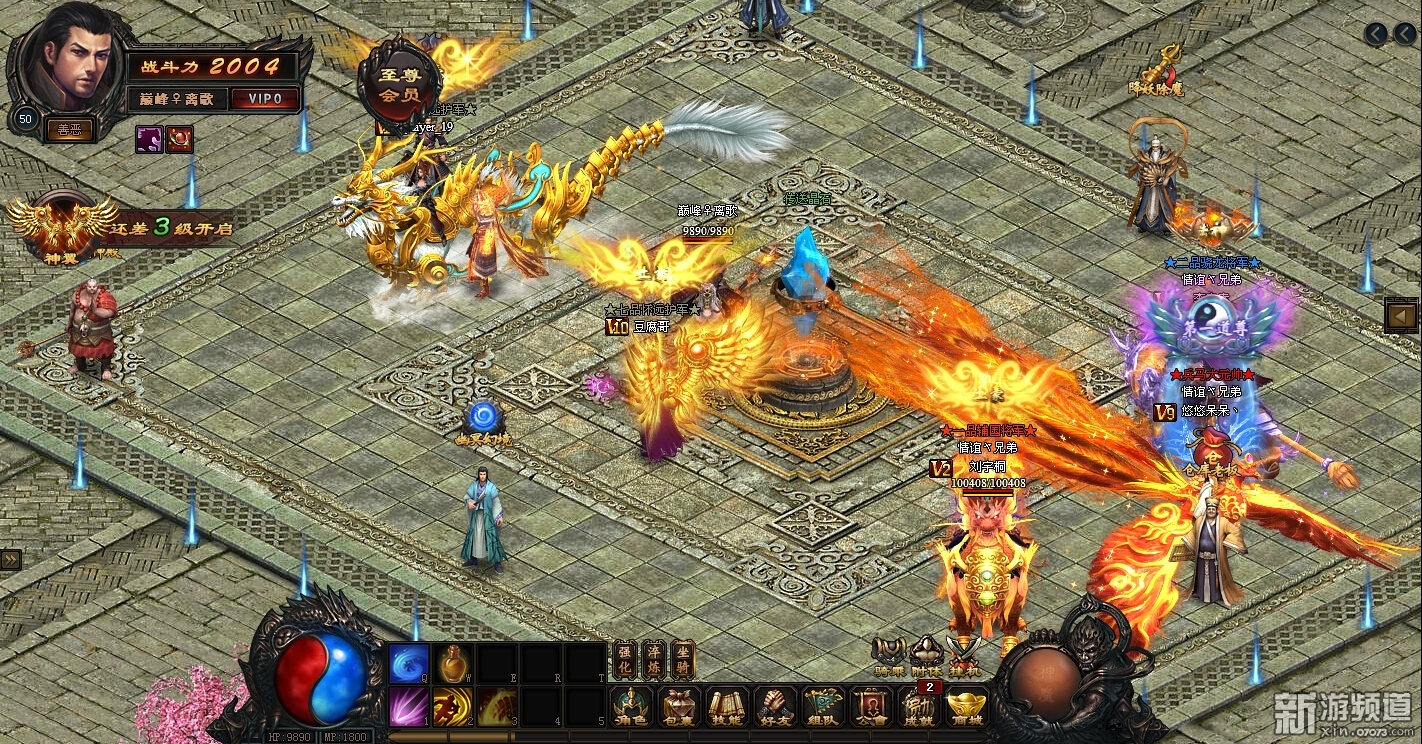Open the 公会 guild panel
This screenshot has width=1422, height=744.
871,705
